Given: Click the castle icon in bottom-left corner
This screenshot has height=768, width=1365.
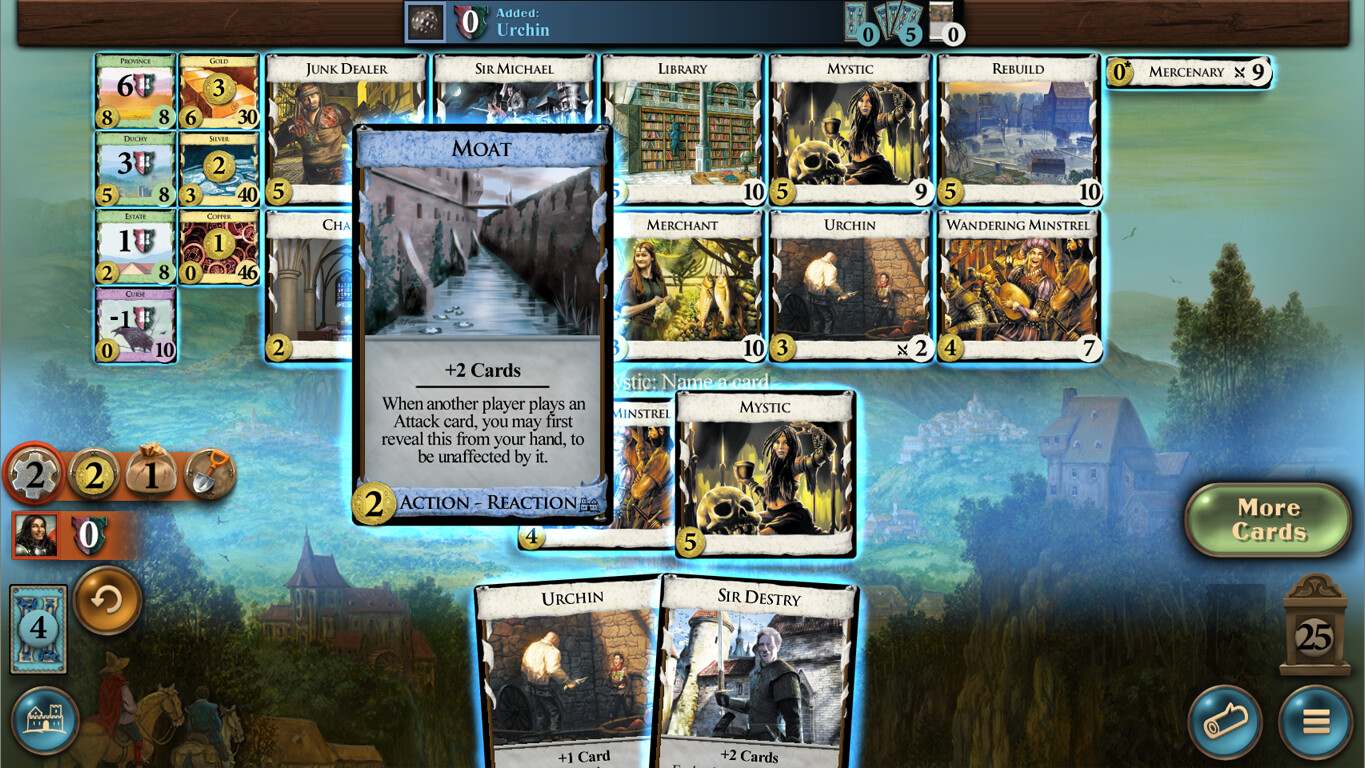Looking at the screenshot, I should (47, 722).
